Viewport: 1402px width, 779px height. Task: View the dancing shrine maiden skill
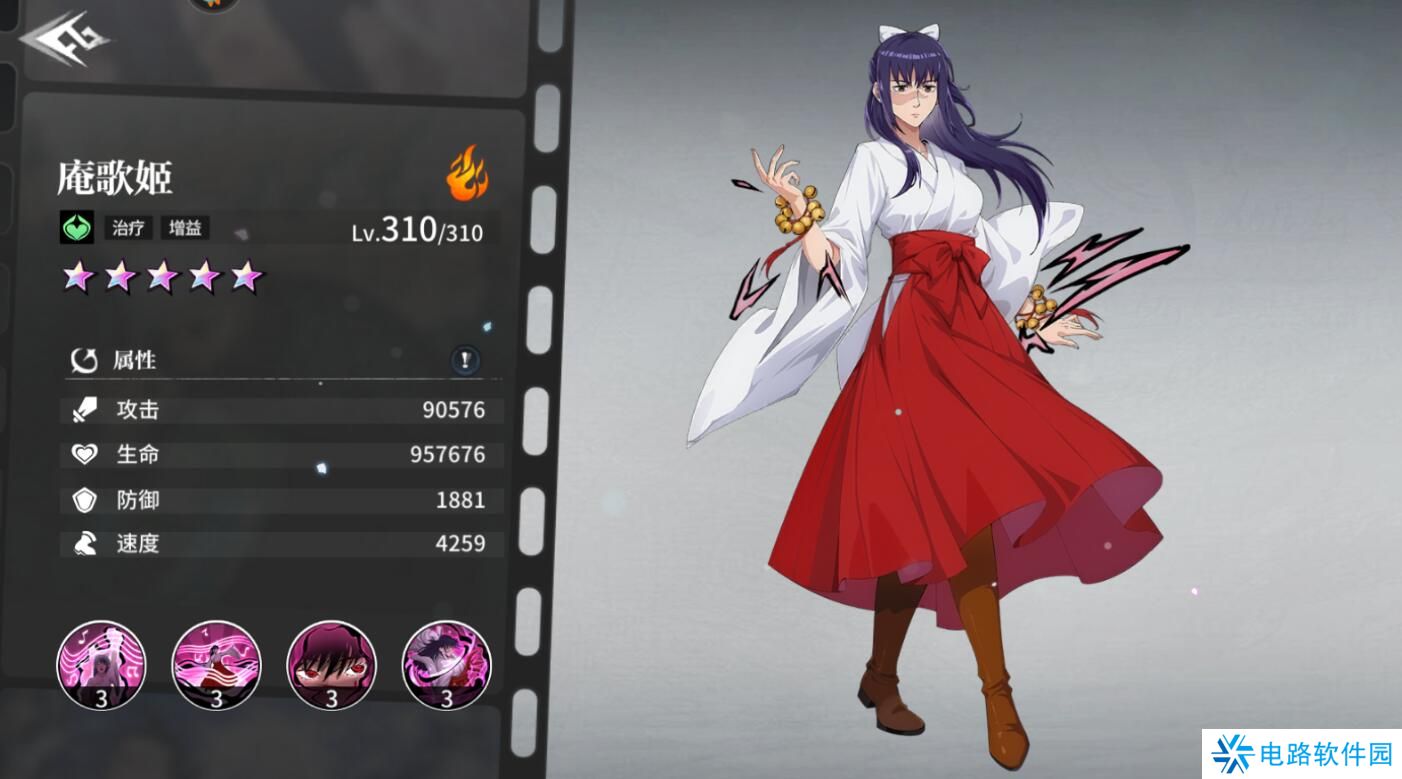216,665
